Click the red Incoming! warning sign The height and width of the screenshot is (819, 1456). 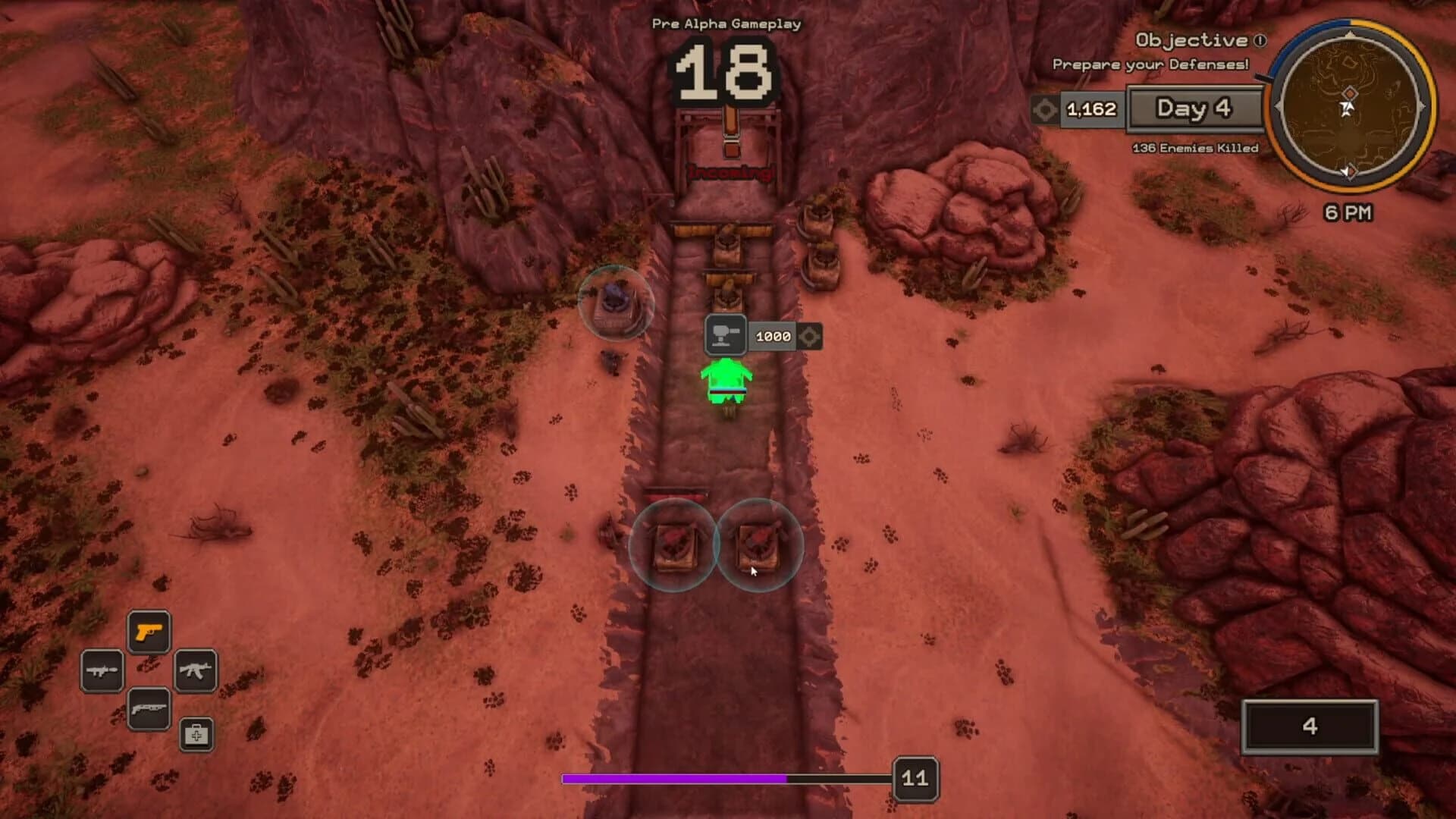(x=730, y=173)
